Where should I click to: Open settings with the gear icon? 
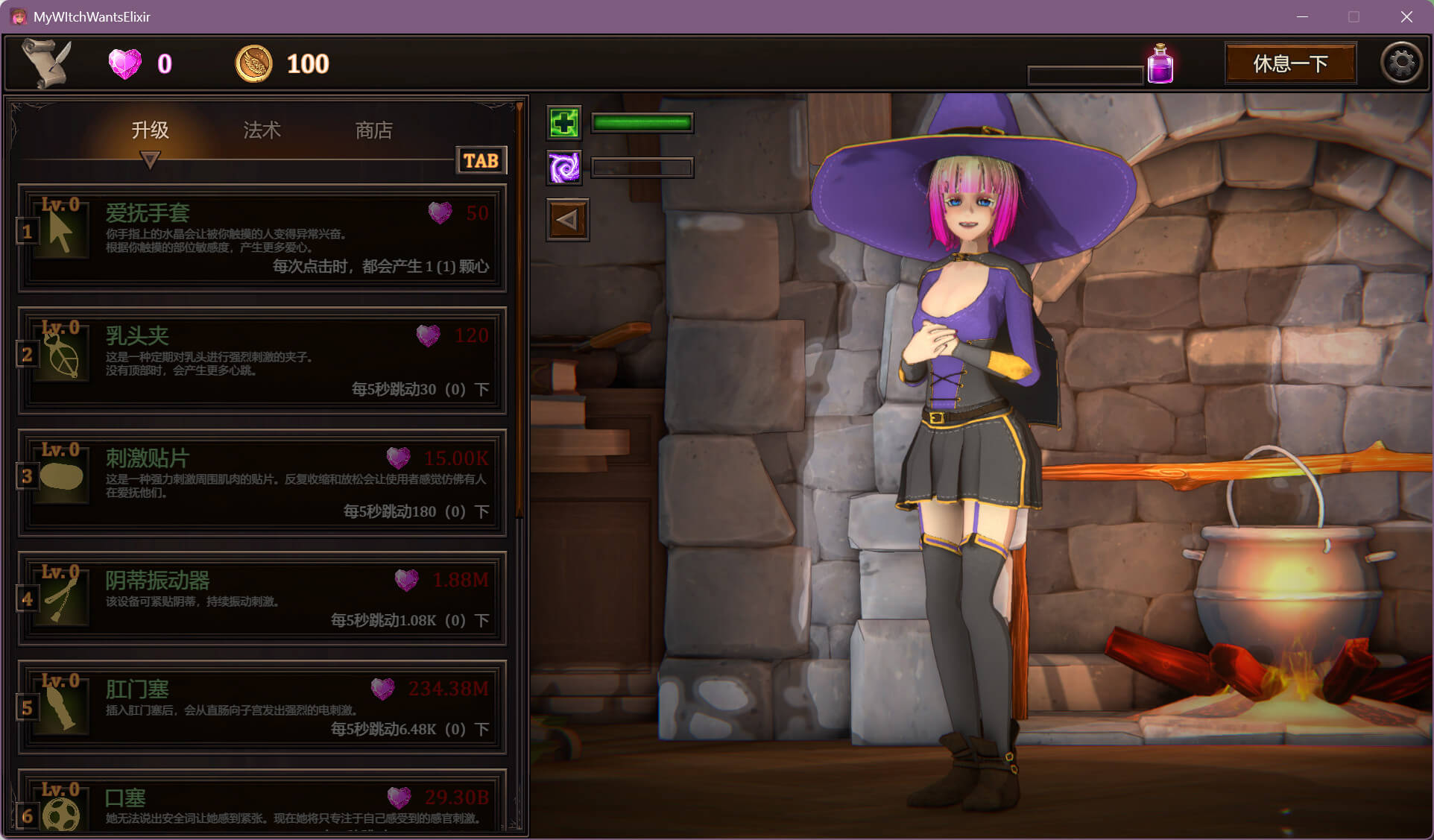pos(1401,63)
